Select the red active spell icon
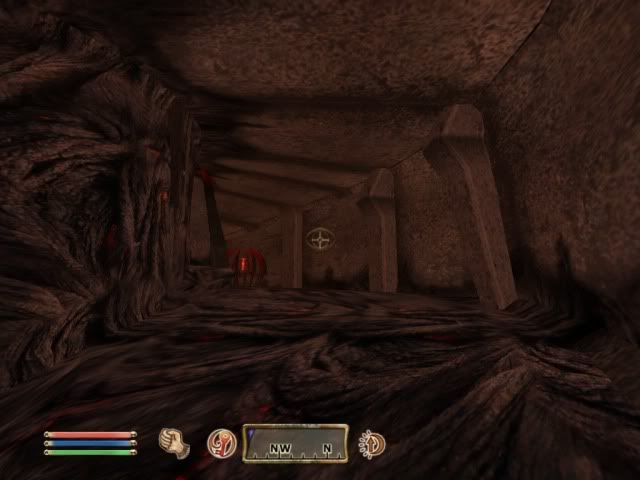The width and height of the screenshot is (640, 480). (x=220, y=442)
